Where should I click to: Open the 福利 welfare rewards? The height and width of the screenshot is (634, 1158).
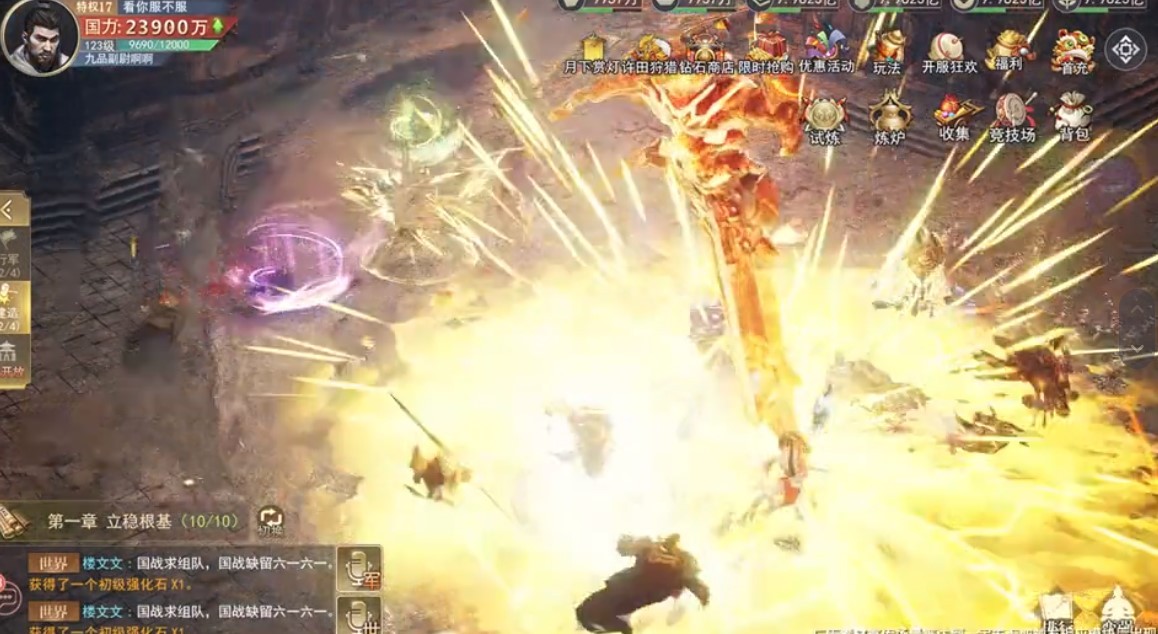pos(1009,50)
